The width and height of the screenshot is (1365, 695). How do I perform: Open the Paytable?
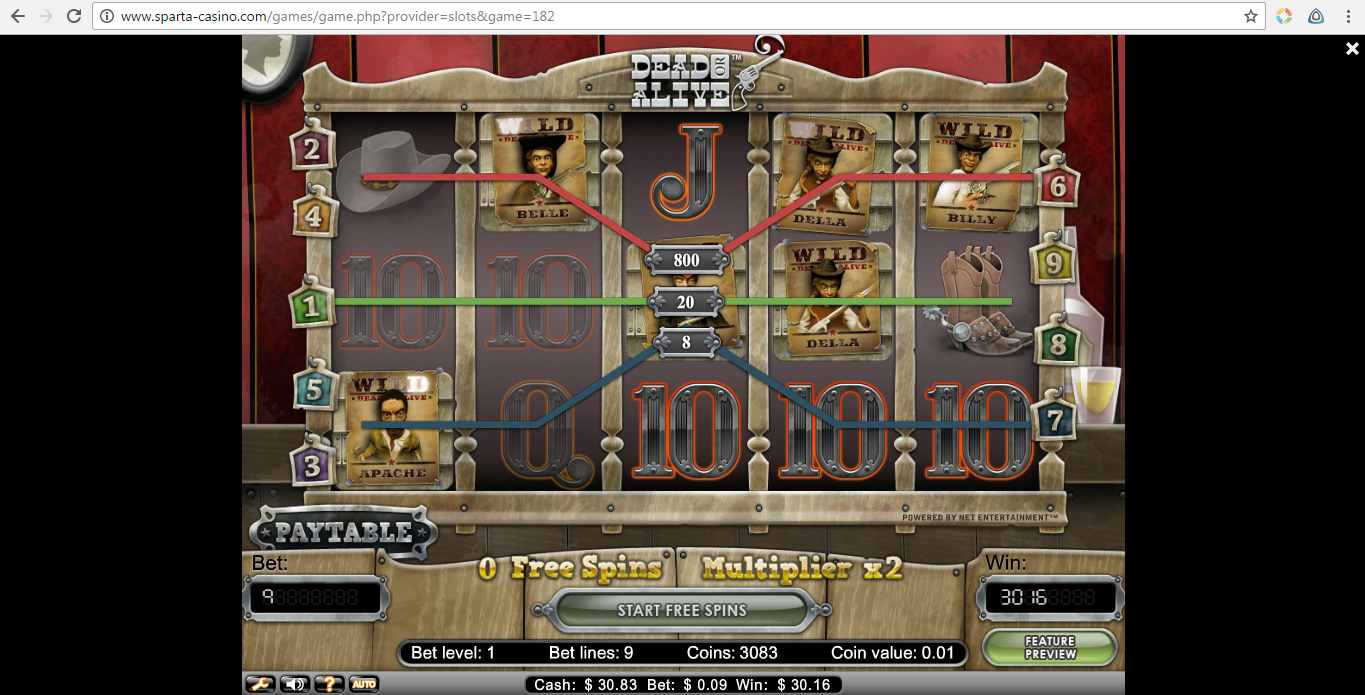(x=343, y=532)
